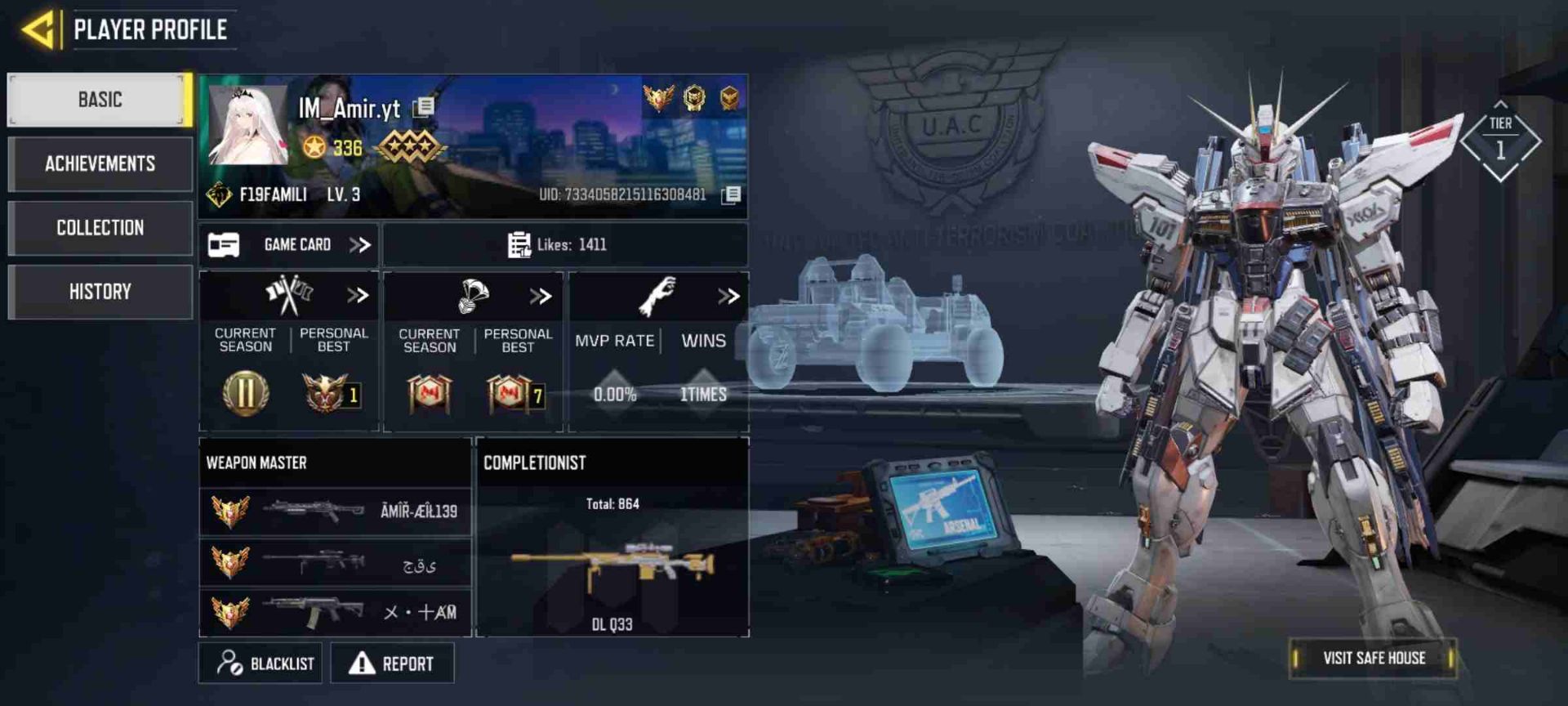Copy the player UID number
This screenshot has width=1568, height=706.
pyautogui.click(x=732, y=194)
